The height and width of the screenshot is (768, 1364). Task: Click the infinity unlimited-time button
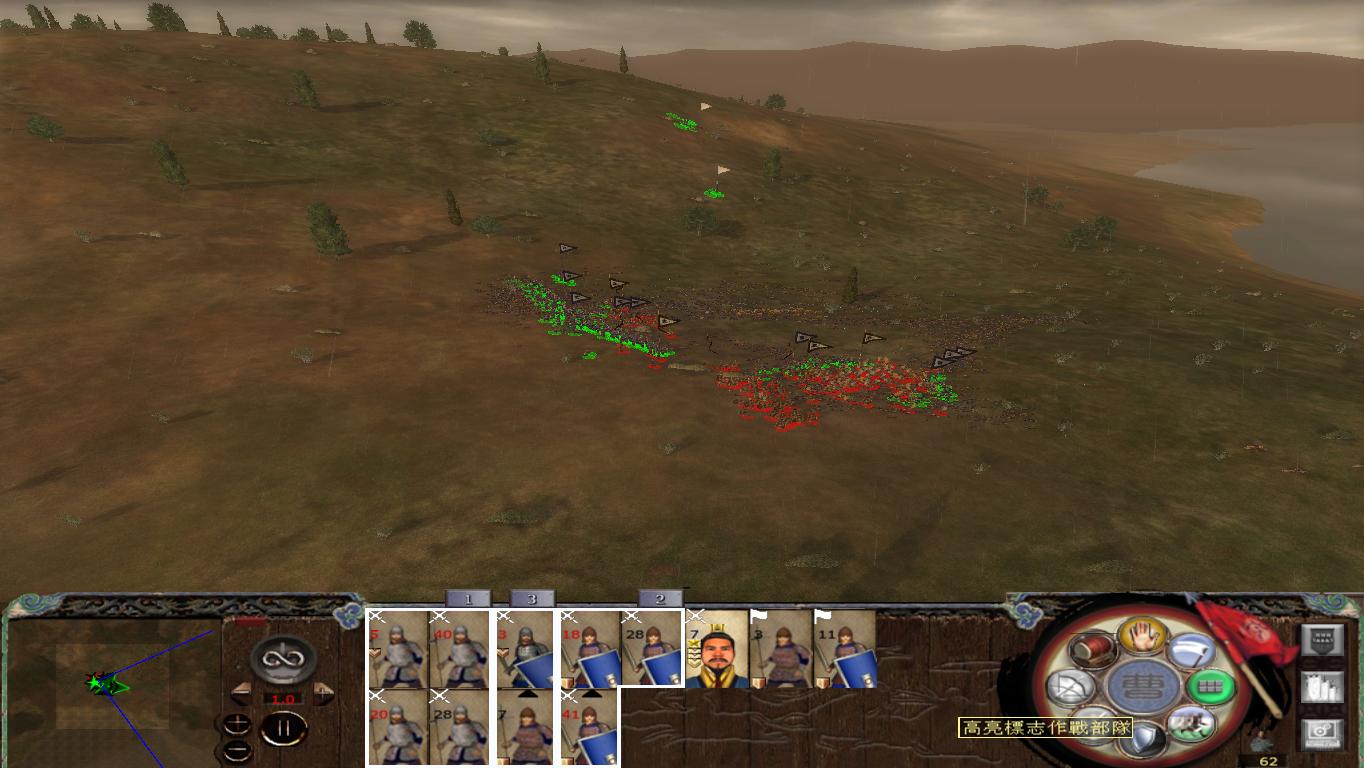[282, 658]
